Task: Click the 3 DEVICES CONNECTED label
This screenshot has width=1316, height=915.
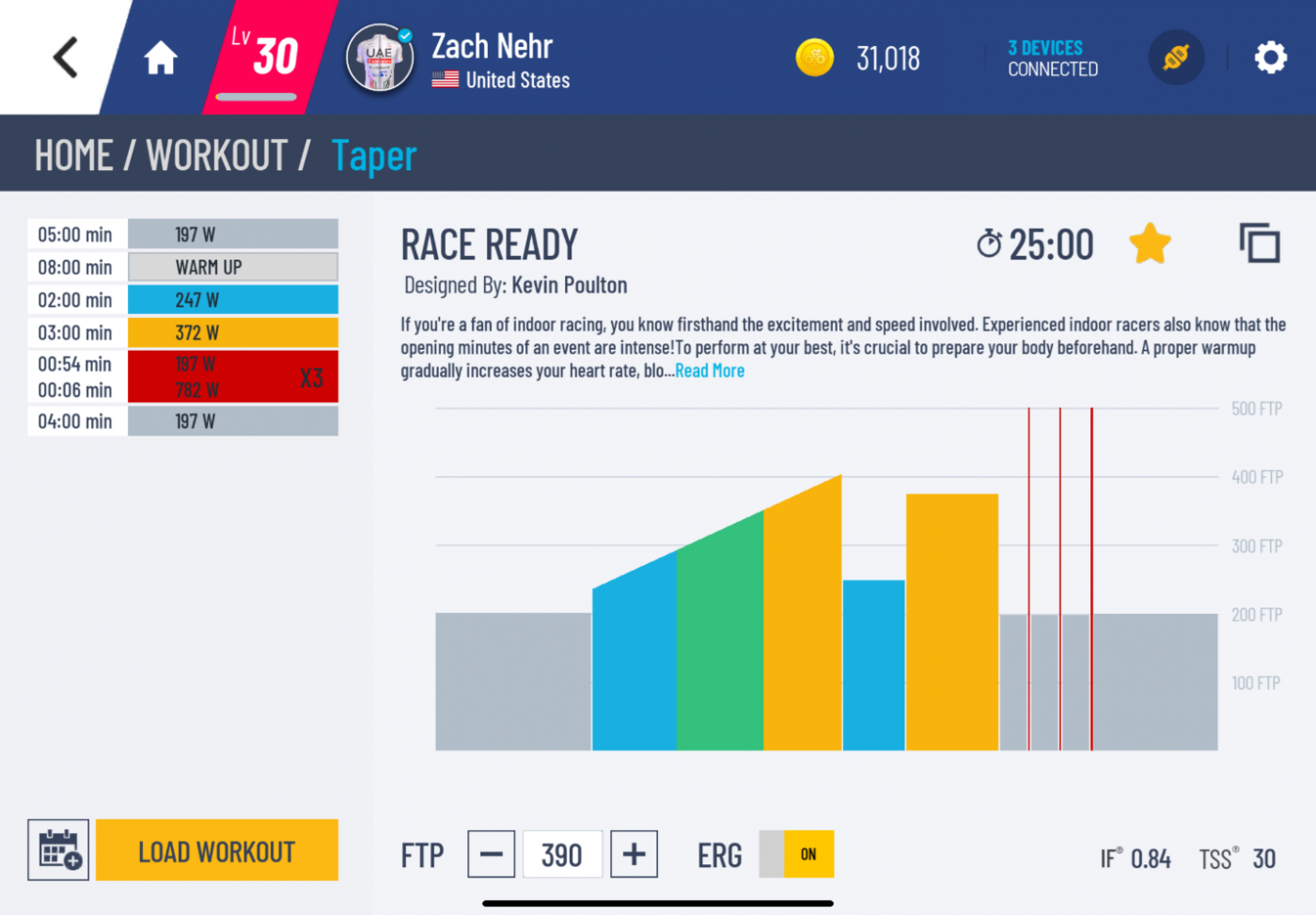Action: (x=1052, y=58)
